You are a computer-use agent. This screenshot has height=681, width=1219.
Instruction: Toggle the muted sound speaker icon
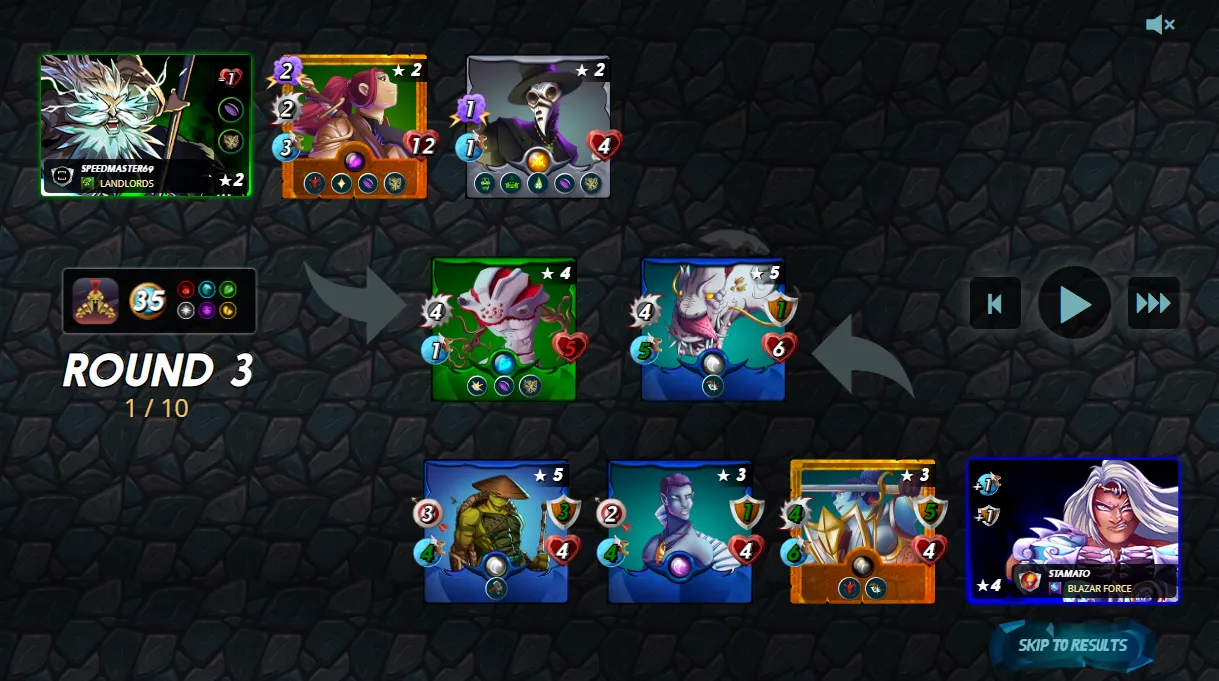pyautogui.click(x=1159, y=25)
